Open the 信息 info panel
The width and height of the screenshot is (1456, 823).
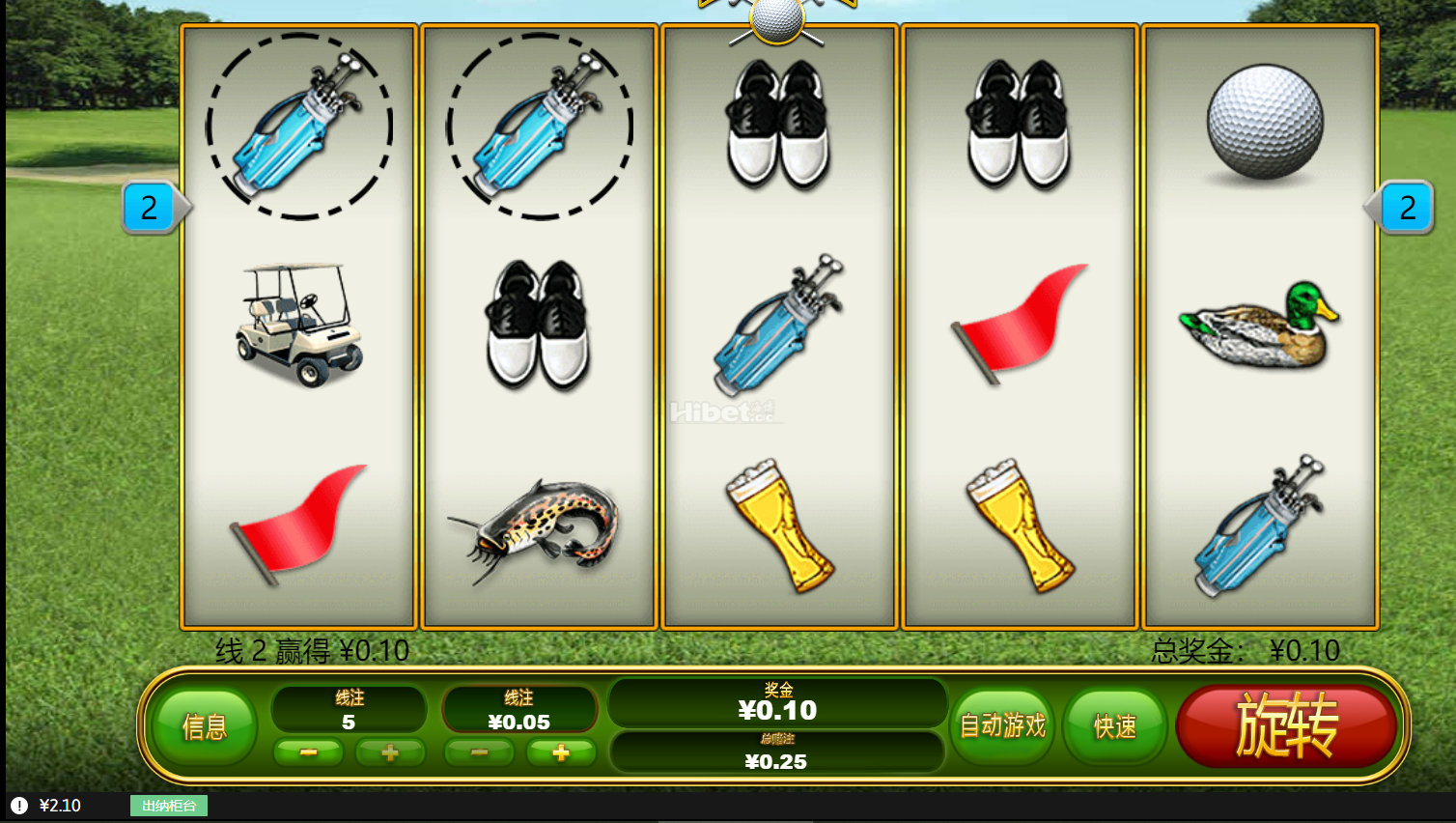pos(205,726)
